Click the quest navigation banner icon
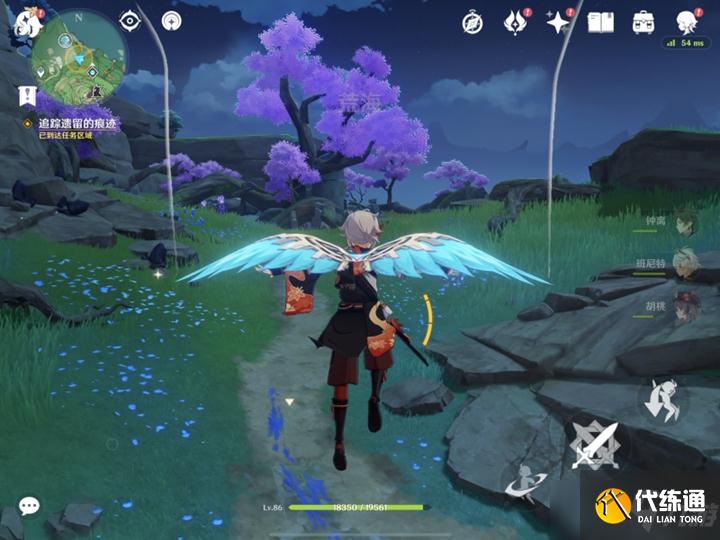 tap(27, 96)
